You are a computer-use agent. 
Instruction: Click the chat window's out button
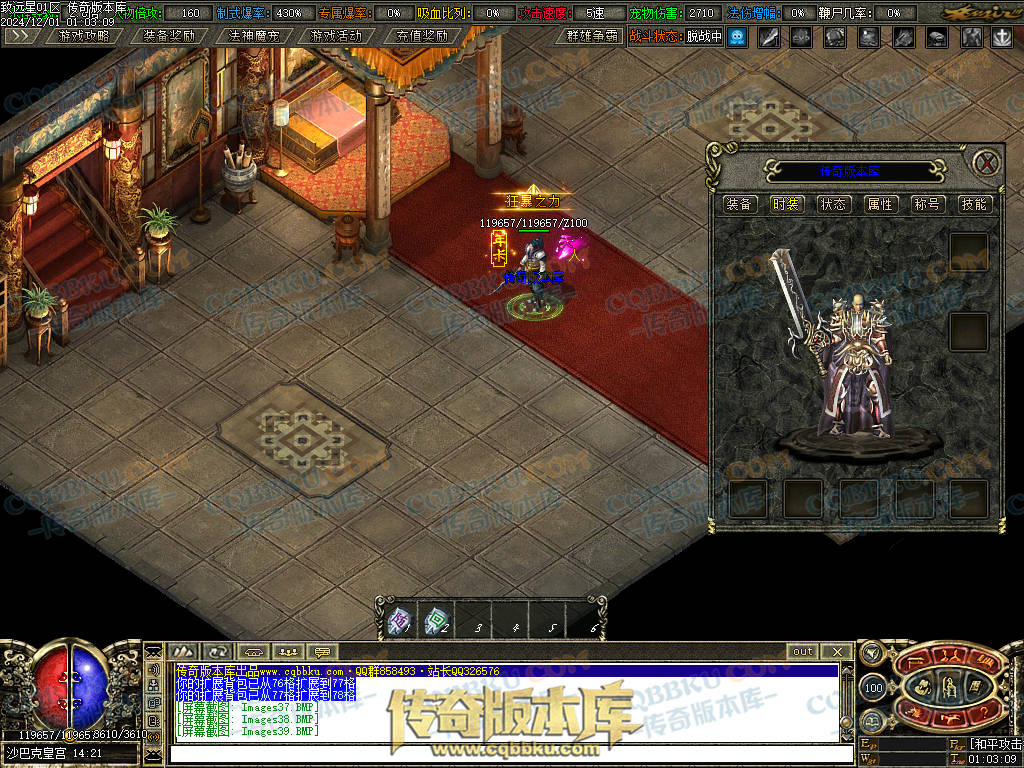coord(803,652)
